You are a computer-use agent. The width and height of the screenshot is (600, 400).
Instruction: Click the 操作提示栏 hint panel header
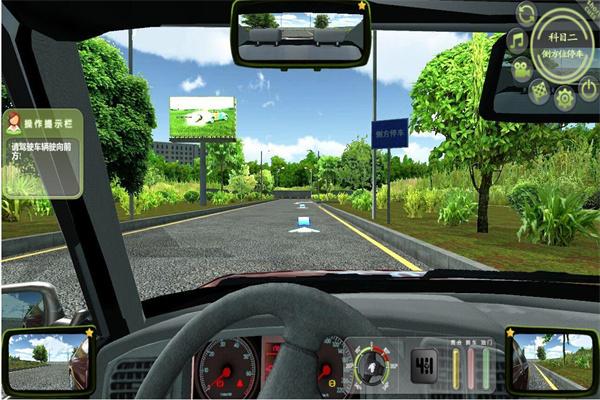(41, 122)
